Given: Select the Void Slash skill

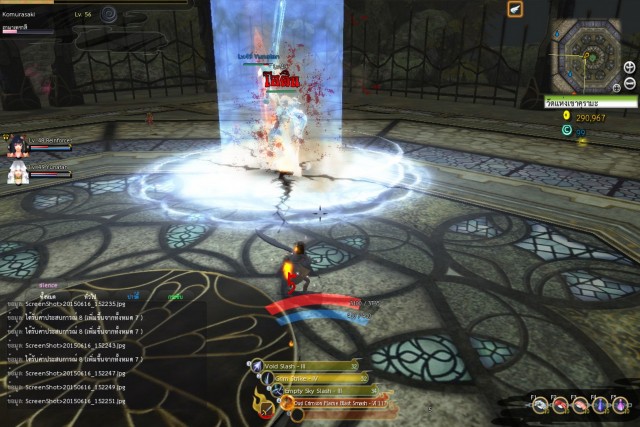Looking at the screenshot, I should [257, 366].
